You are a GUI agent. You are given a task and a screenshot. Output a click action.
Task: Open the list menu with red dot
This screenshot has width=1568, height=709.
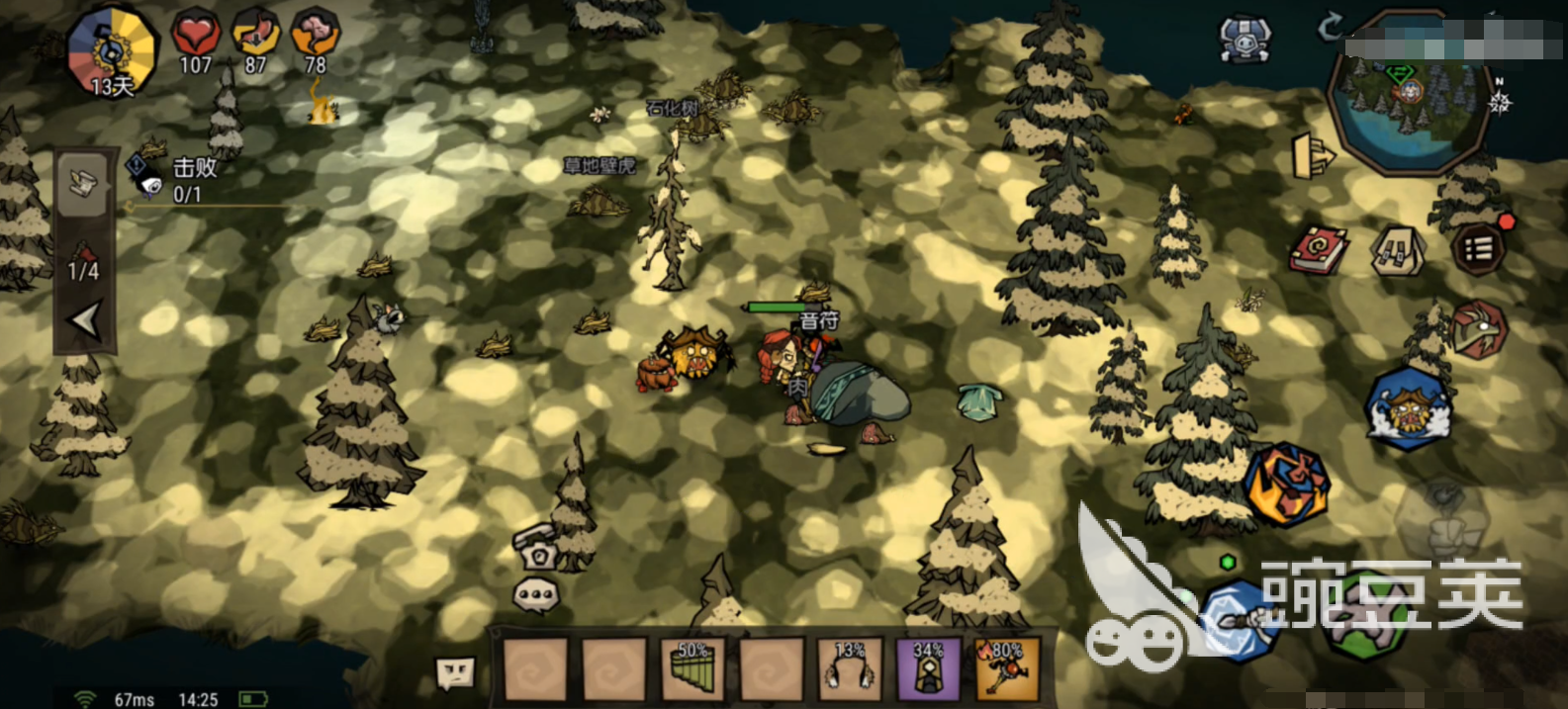point(1478,247)
